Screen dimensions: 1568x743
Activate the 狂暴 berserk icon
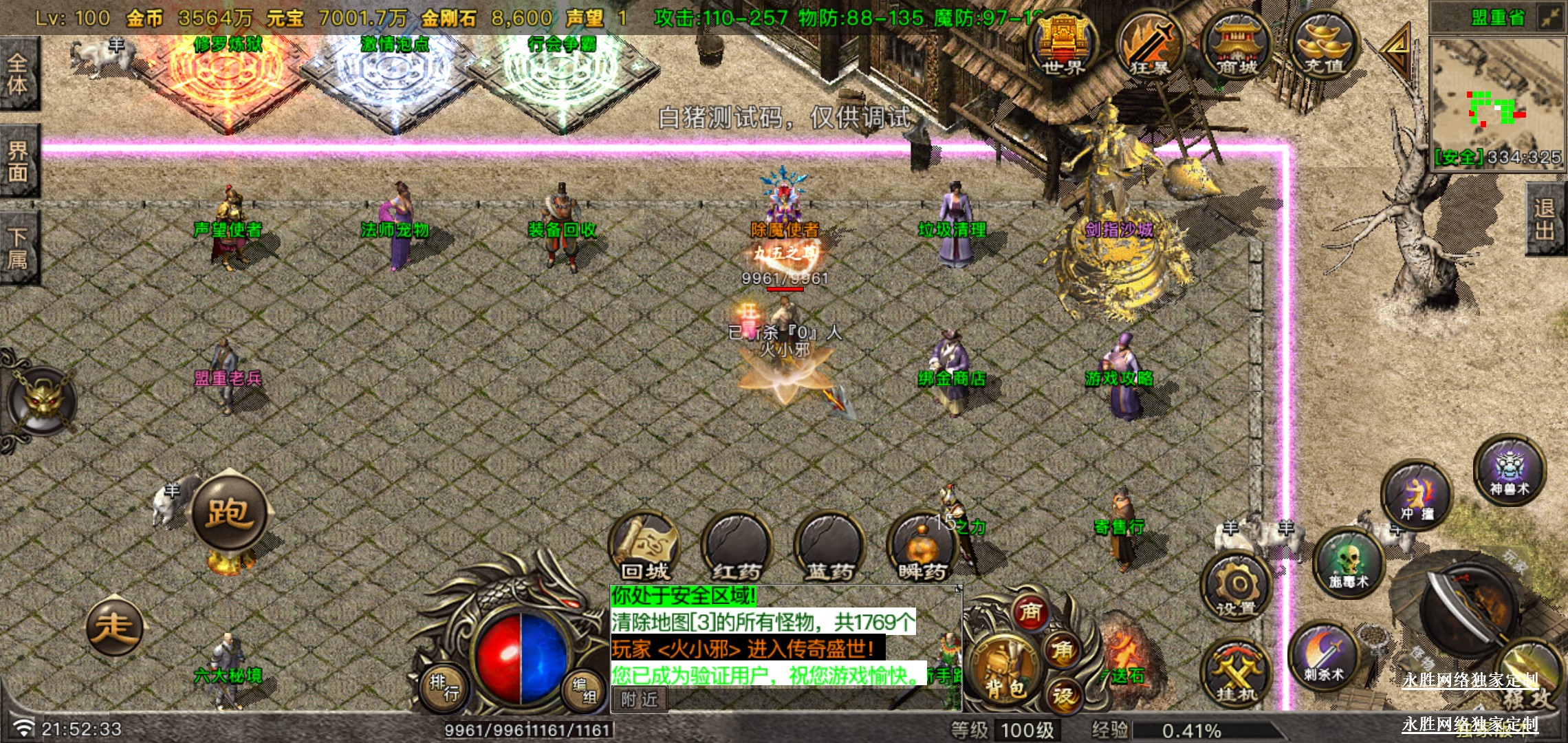tap(1149, 45)
